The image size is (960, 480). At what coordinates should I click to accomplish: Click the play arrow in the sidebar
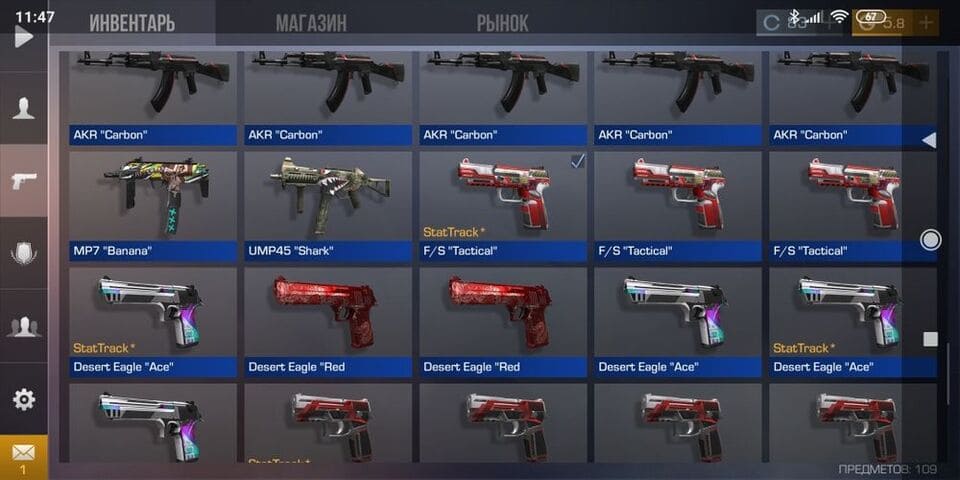tap(23, 37)
